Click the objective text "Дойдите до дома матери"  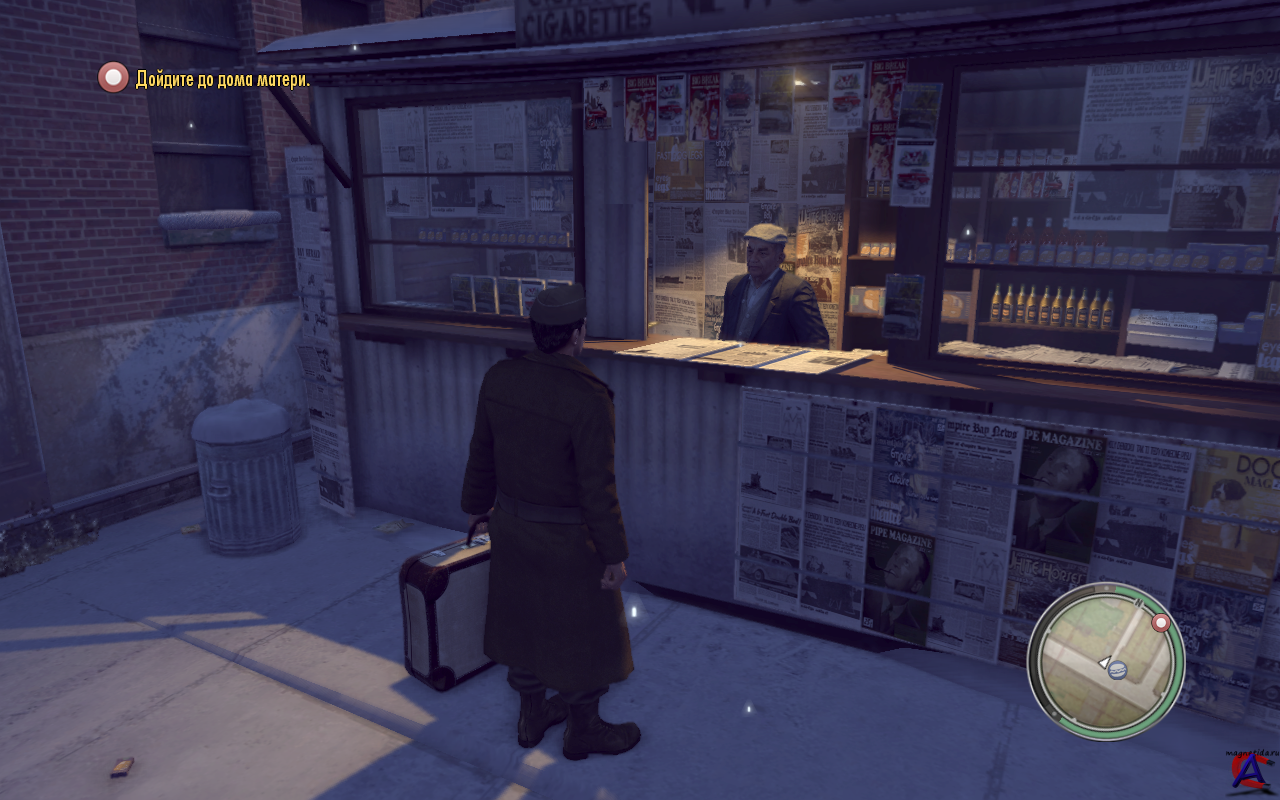[222, 79]
